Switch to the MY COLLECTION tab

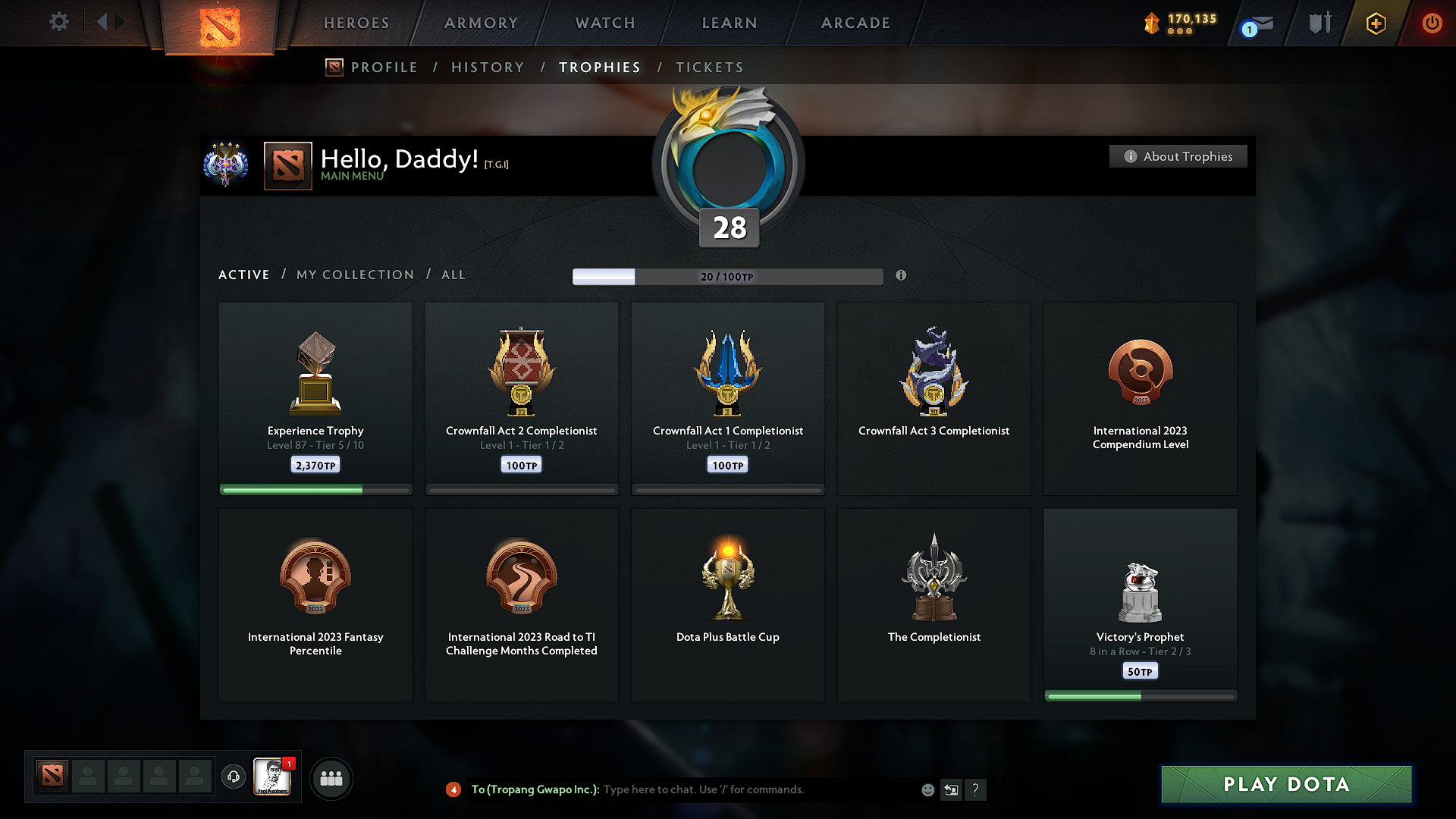[354, 275]
